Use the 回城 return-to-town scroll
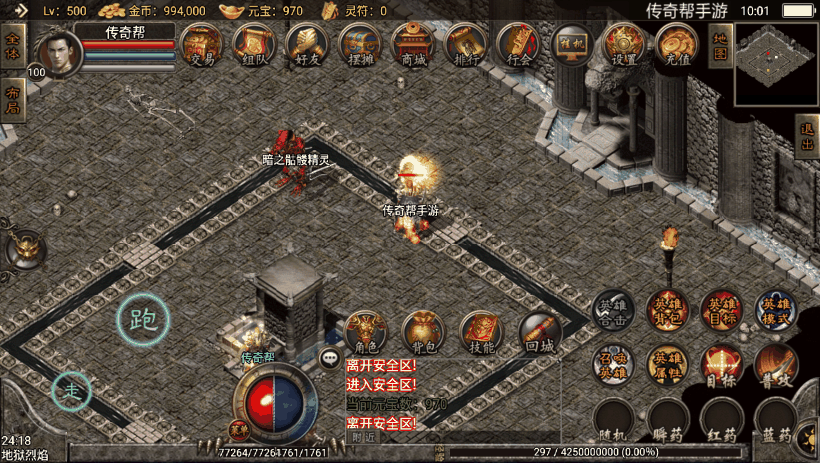 pyautogui.click(x=539, y=334)
